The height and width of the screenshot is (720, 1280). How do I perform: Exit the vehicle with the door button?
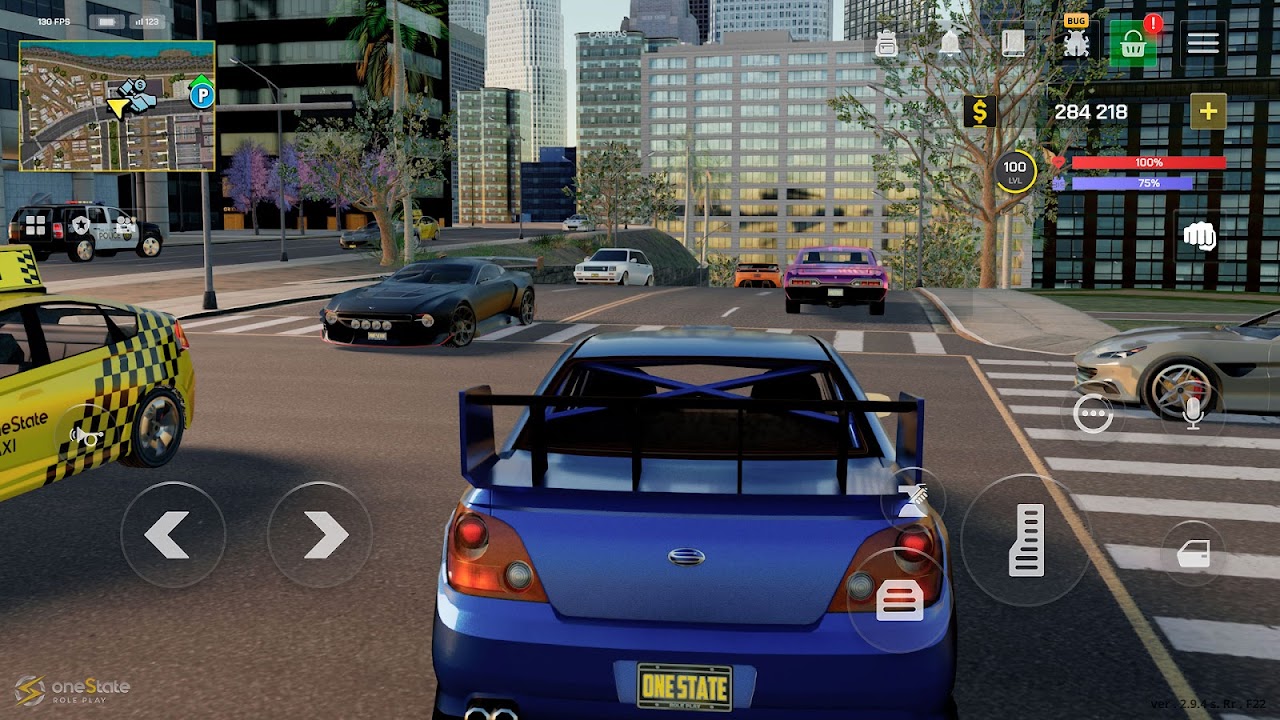pos(1194,554)
